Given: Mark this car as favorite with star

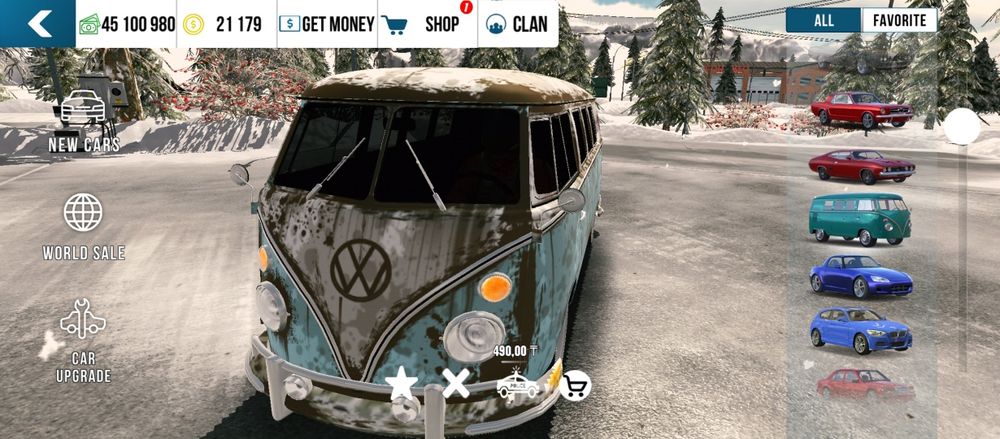Looking at the screenshot, I should coord(401,382).
